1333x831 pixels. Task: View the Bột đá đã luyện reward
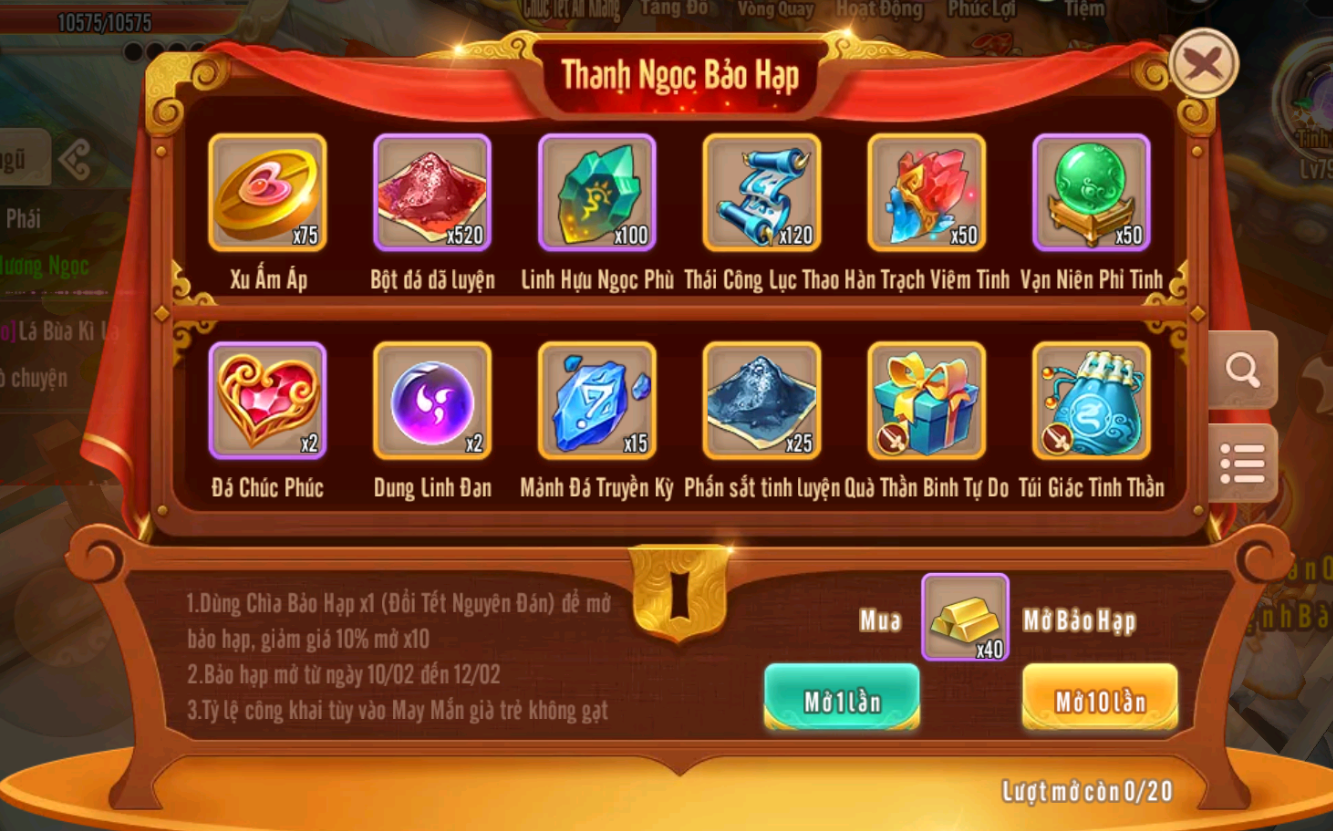coord(432,192)
